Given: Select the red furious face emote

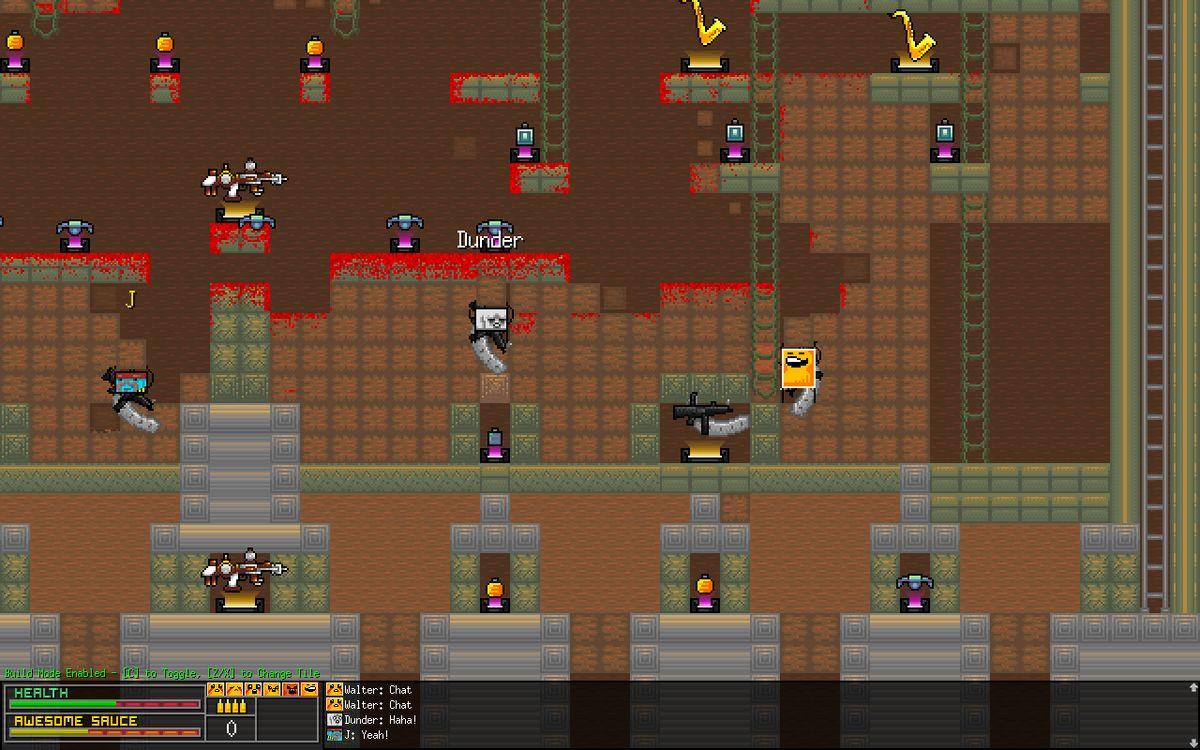Looking at the screenshot, I should [291, 689].
